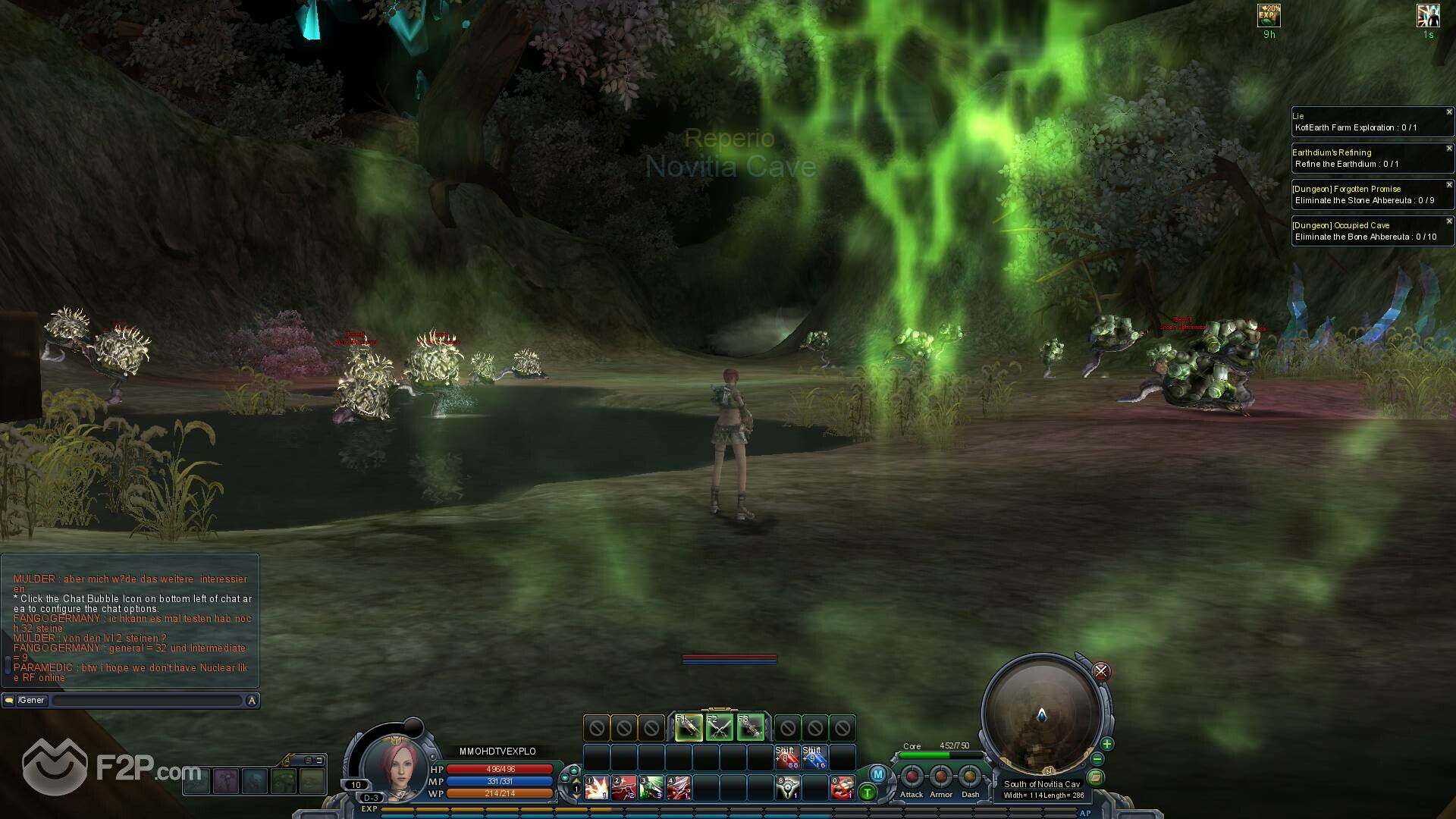Close the Earthdium's Refining quest tracker
The width and height of the screenshot is (1456, 819).
1449,149
